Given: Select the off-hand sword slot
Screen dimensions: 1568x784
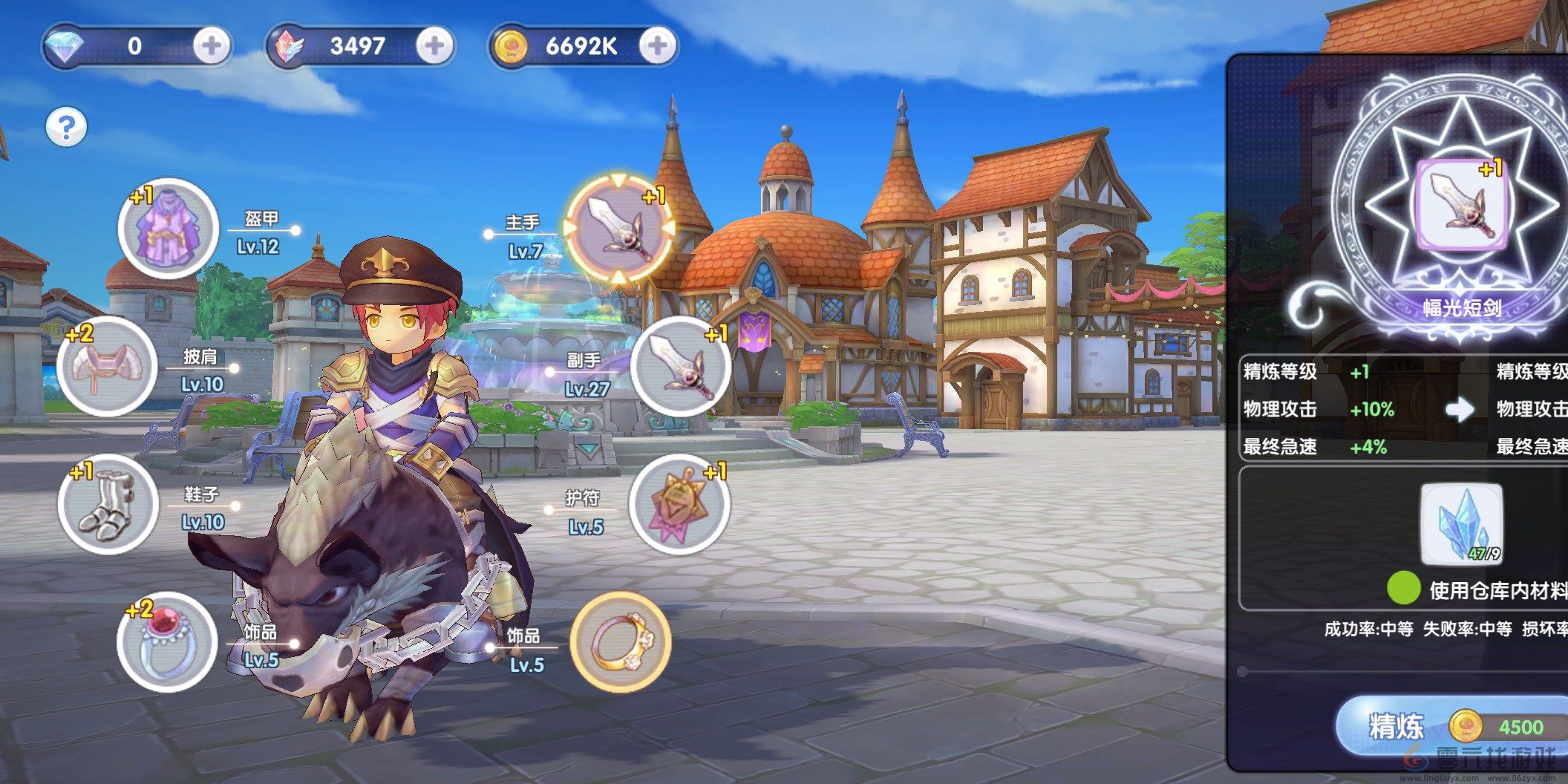Looking at the screenshot, I should click(680, 366).
